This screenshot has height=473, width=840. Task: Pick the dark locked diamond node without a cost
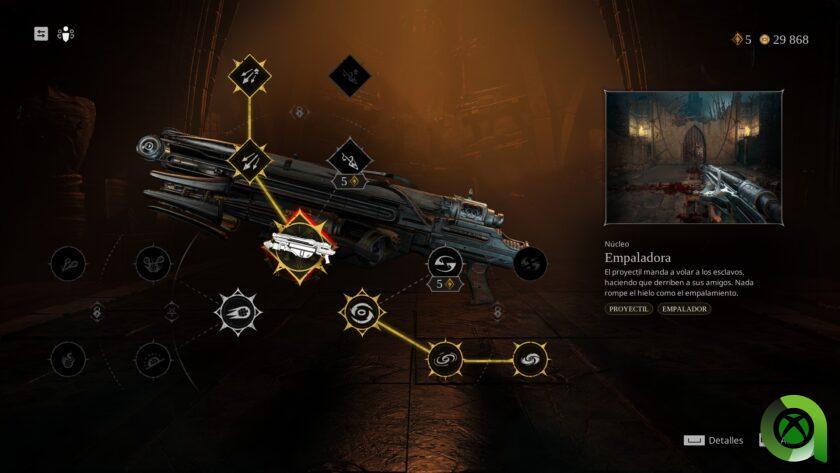pos(349,75)
